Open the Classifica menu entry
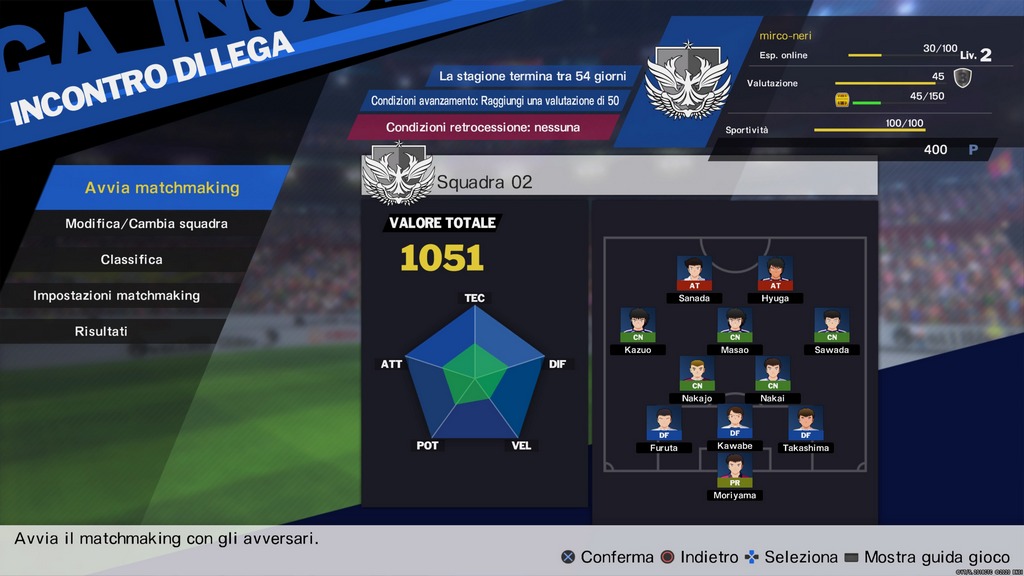Screen dimensions: 1024x576 [x=131, y=260]
